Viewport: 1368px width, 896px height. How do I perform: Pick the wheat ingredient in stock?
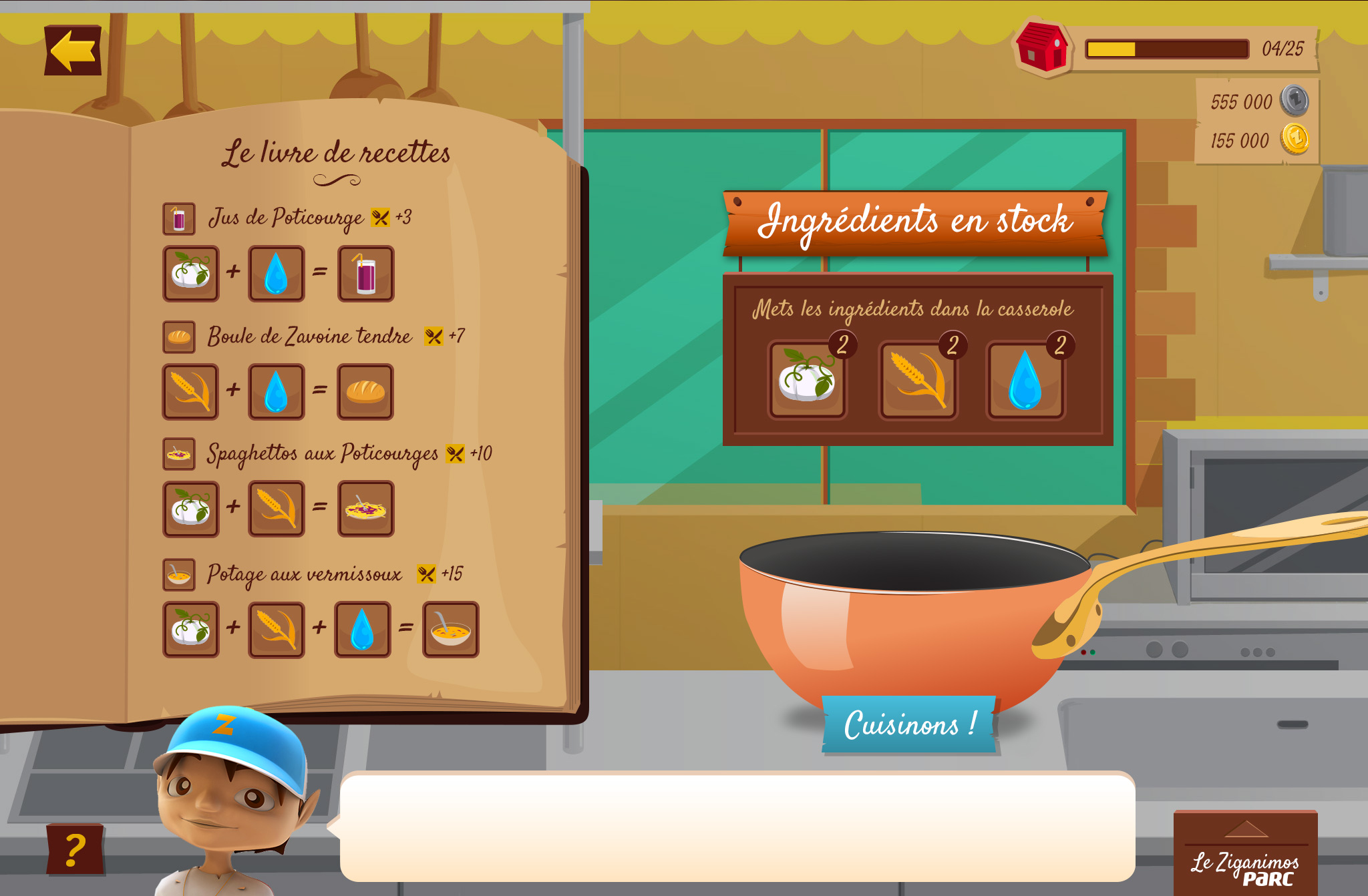pos(918,380)
